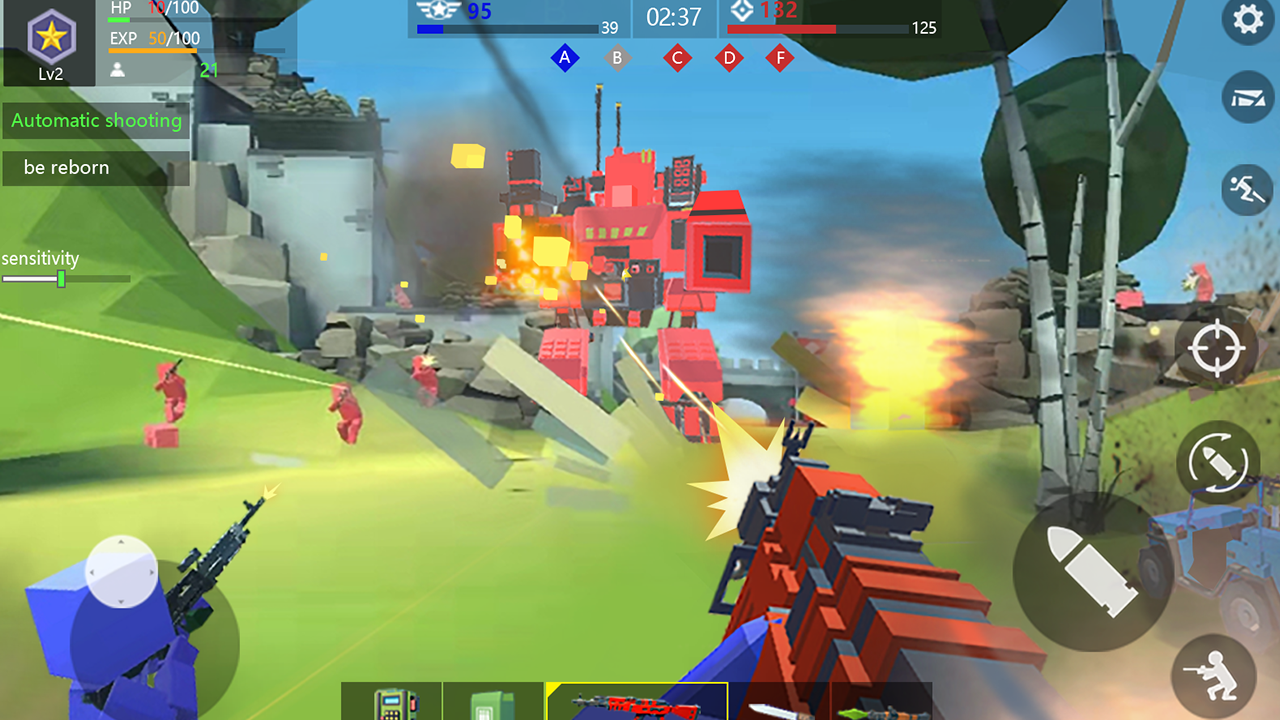Tap capture point C marker
Image resolution: width=1280 pixels, height=720 pixels.
click(x=677, y=58)
